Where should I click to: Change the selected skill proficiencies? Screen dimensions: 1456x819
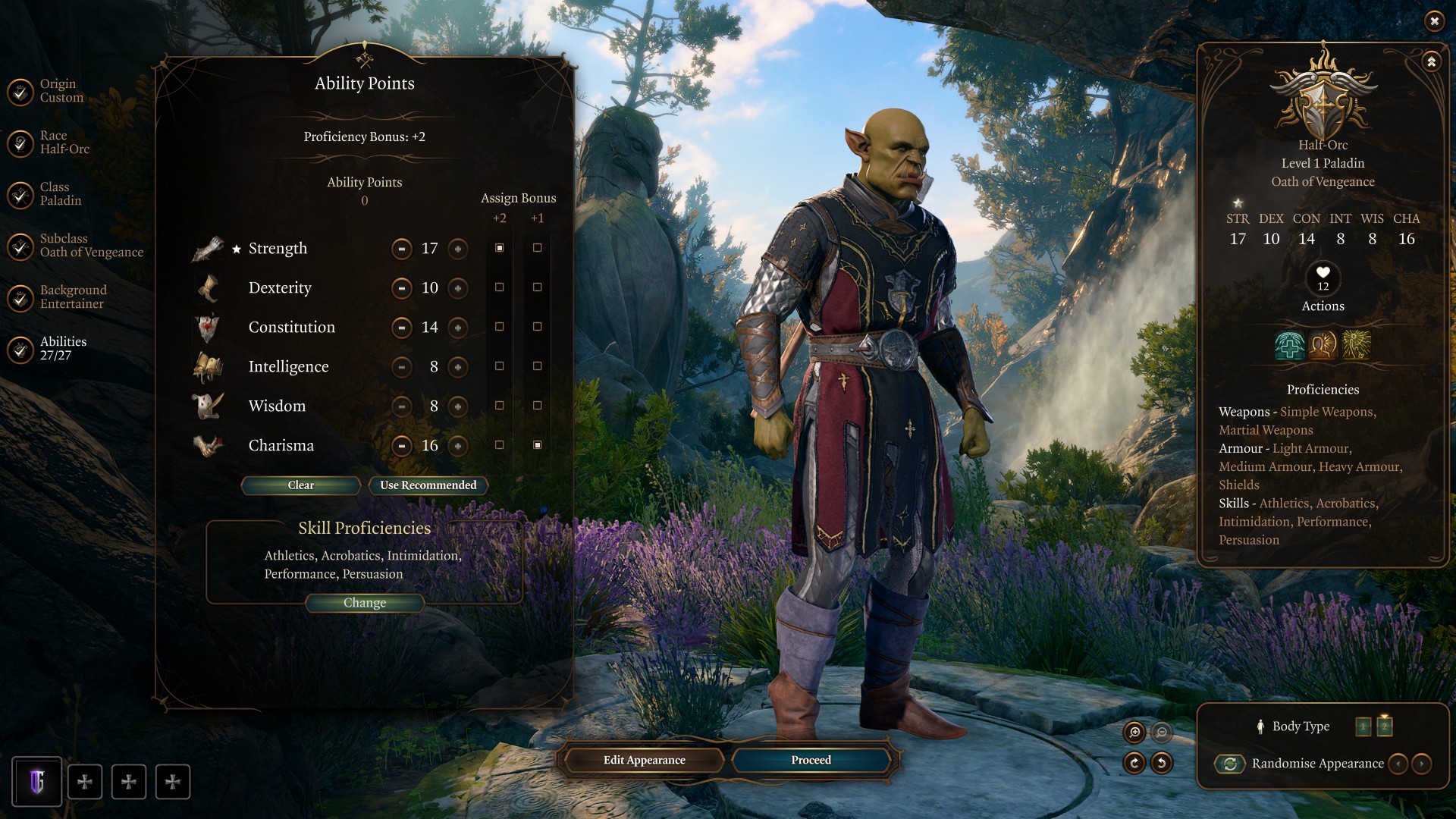tap(364, 603)
